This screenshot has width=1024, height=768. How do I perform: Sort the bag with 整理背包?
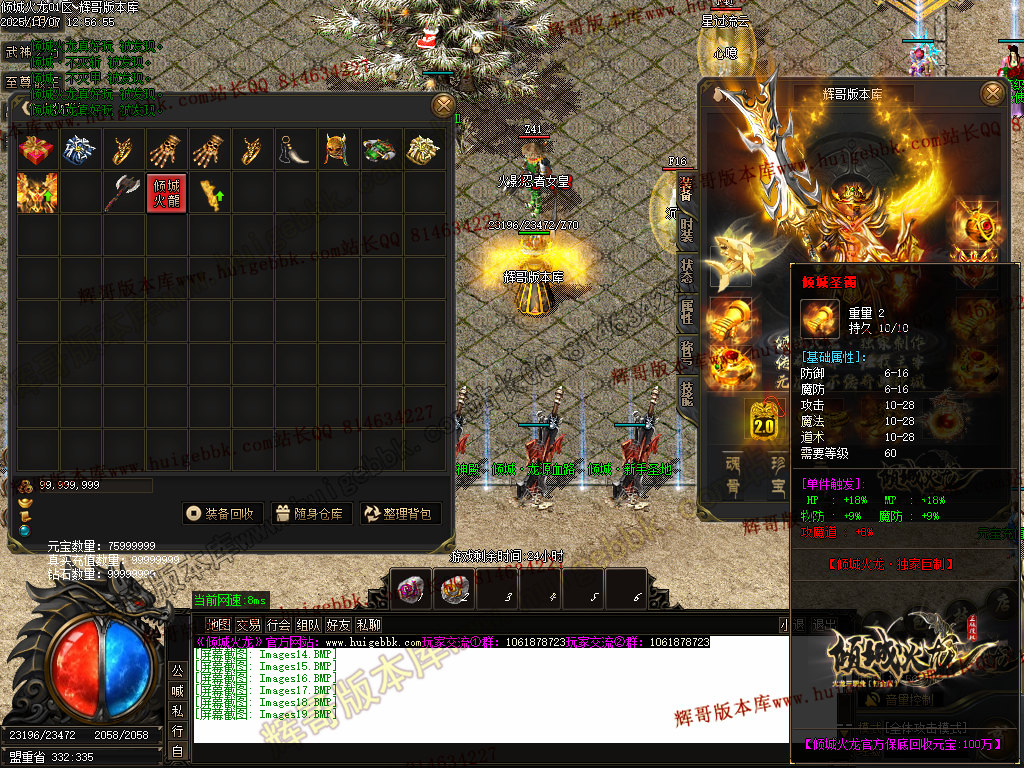400,513
